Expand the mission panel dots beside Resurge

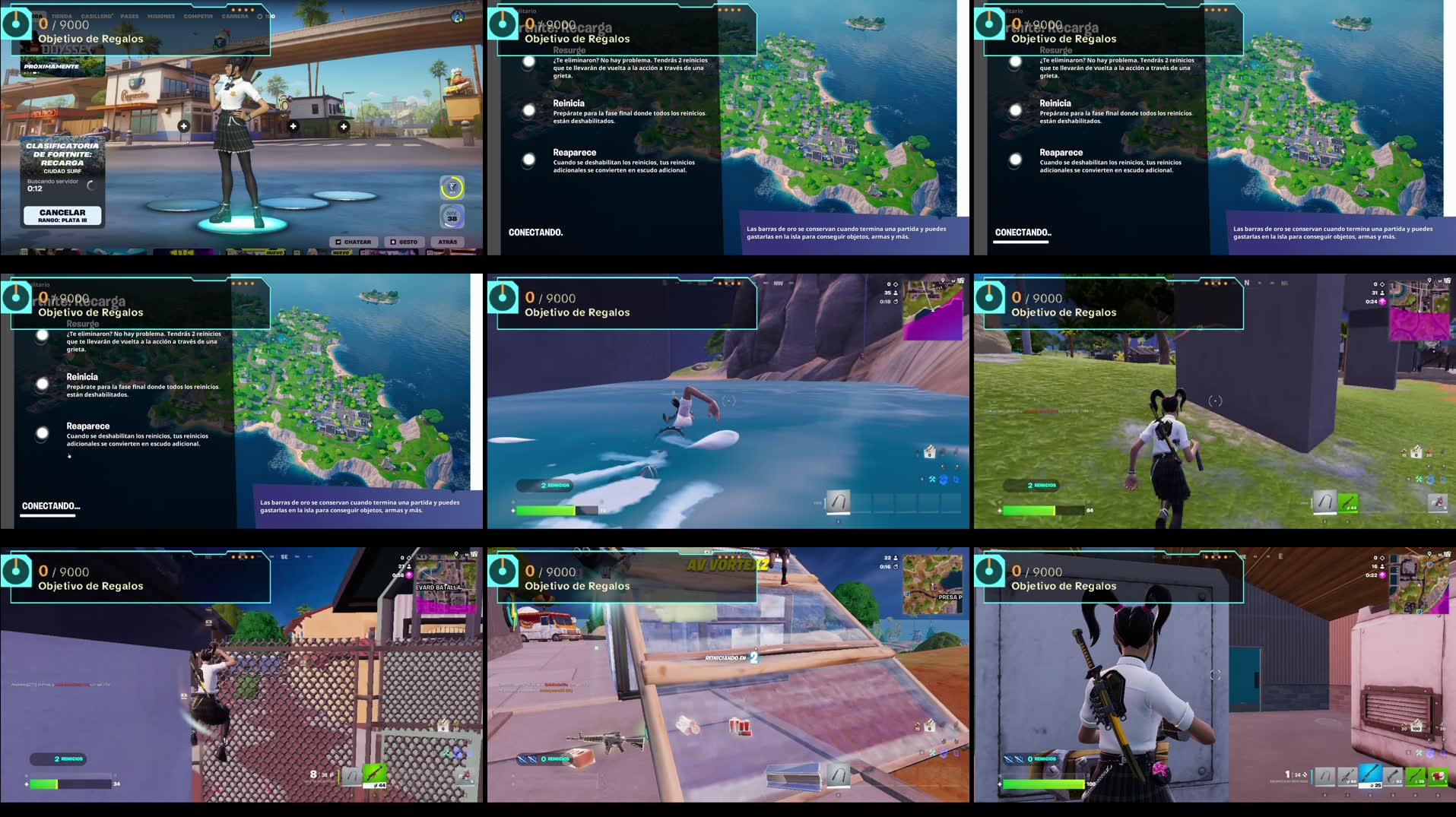click(x=728, y=10)
